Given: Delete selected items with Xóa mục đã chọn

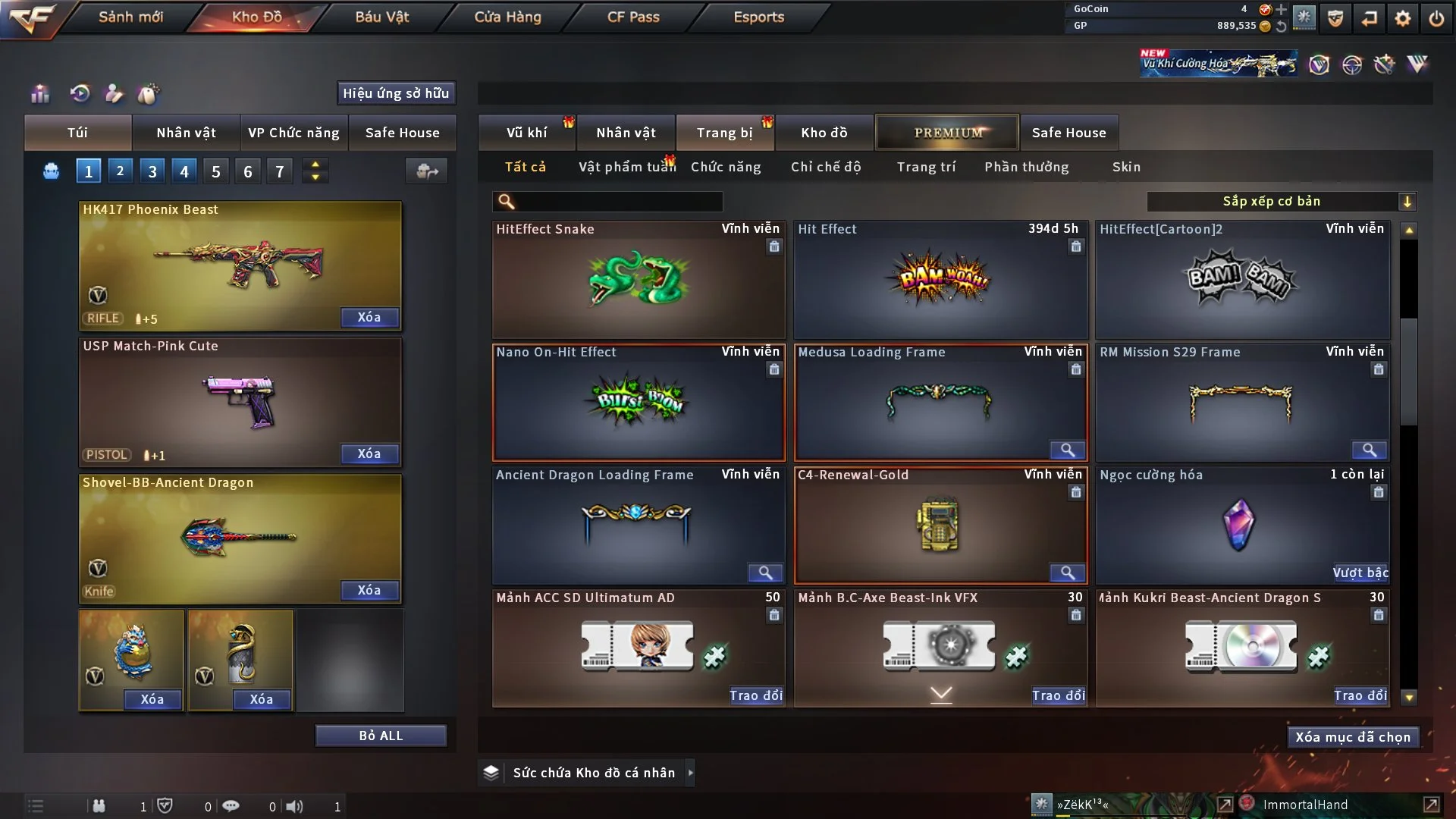Looking at the screenshot, I should pos(1353,737).
